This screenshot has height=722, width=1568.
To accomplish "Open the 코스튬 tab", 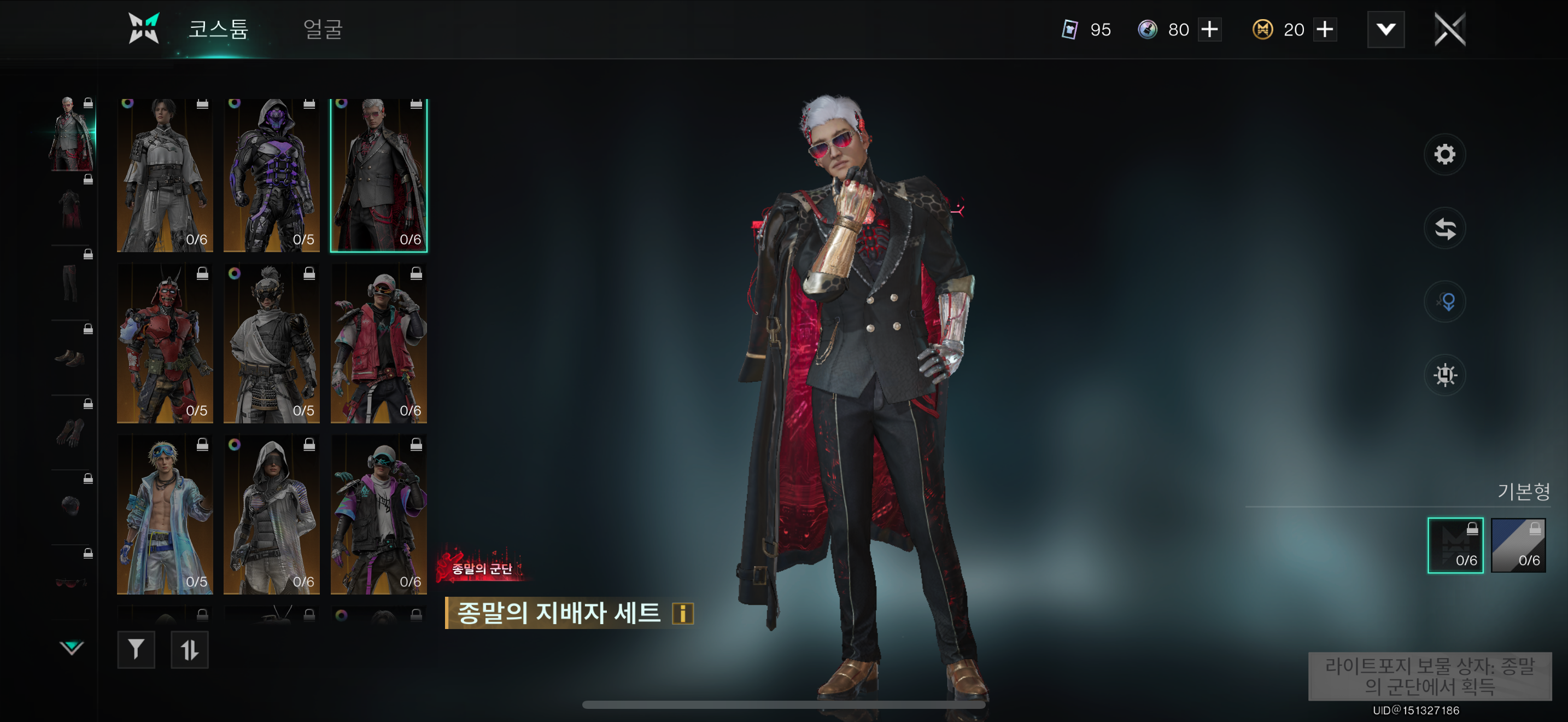I will tap(218, 29).
